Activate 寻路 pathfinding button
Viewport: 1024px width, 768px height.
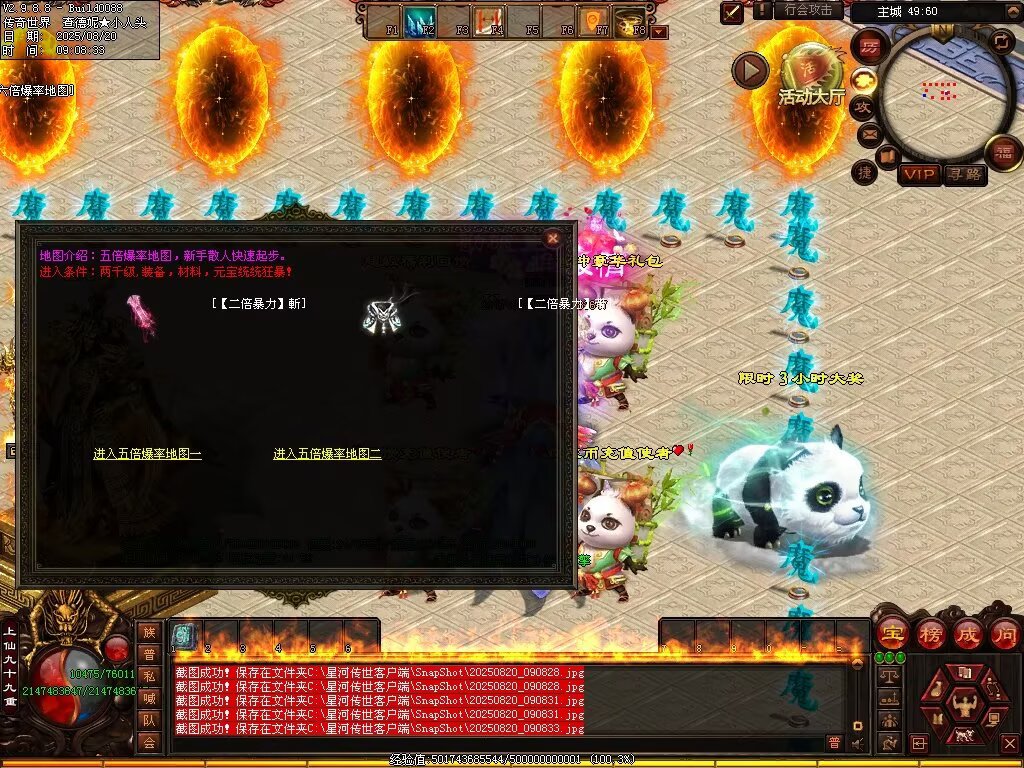click(965, 174)
